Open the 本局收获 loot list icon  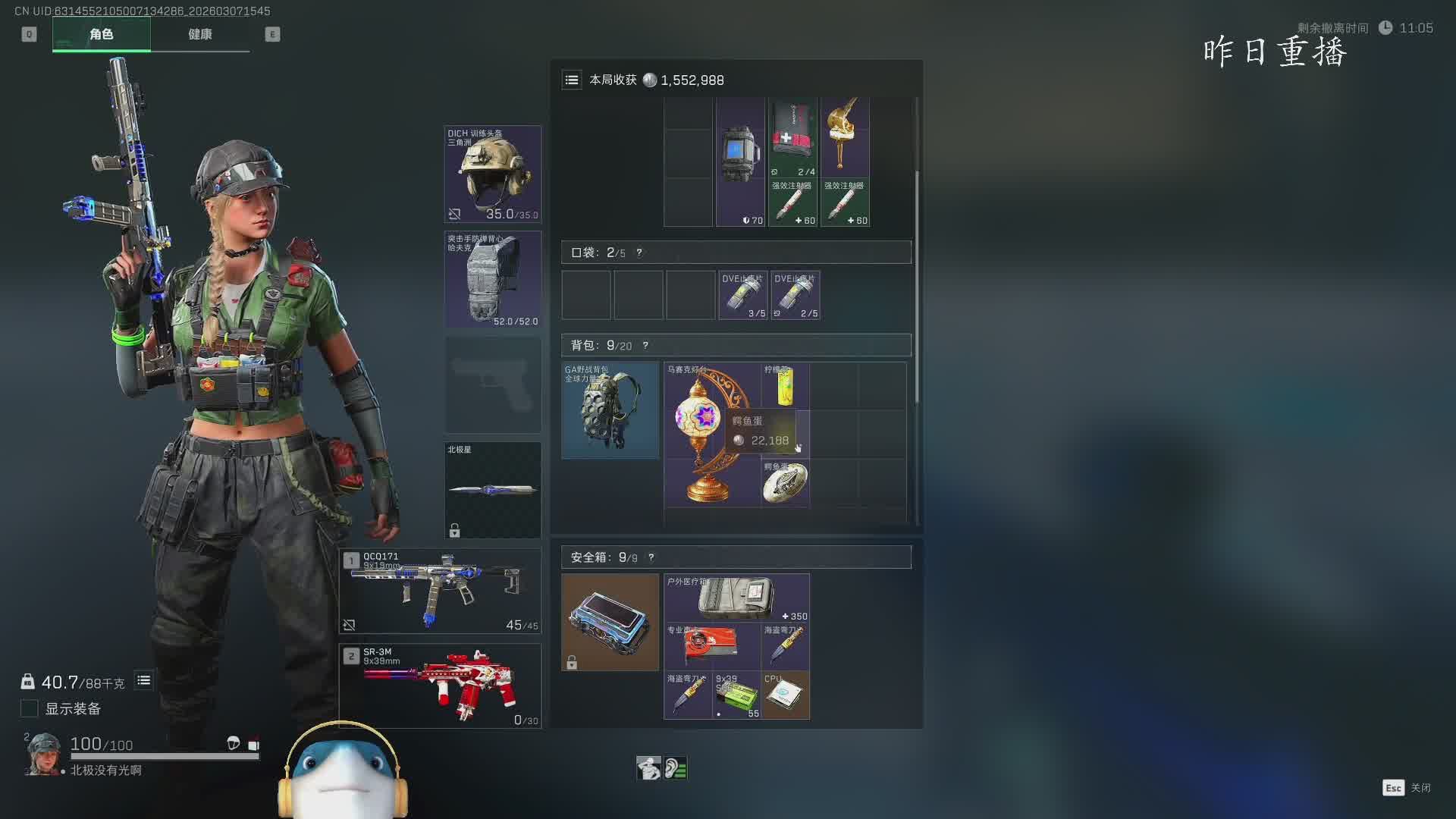572,80
